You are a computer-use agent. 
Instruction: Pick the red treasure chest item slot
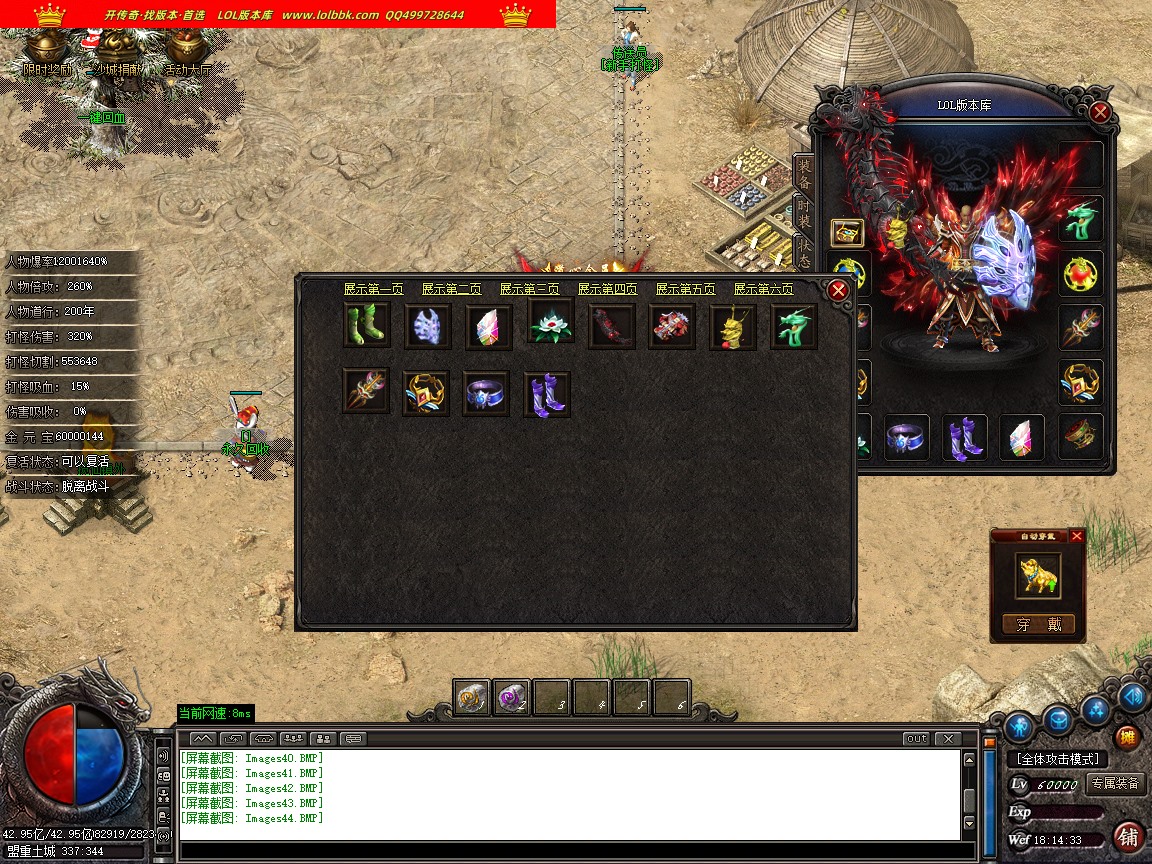pyautogui.click(x=672, y=327)
